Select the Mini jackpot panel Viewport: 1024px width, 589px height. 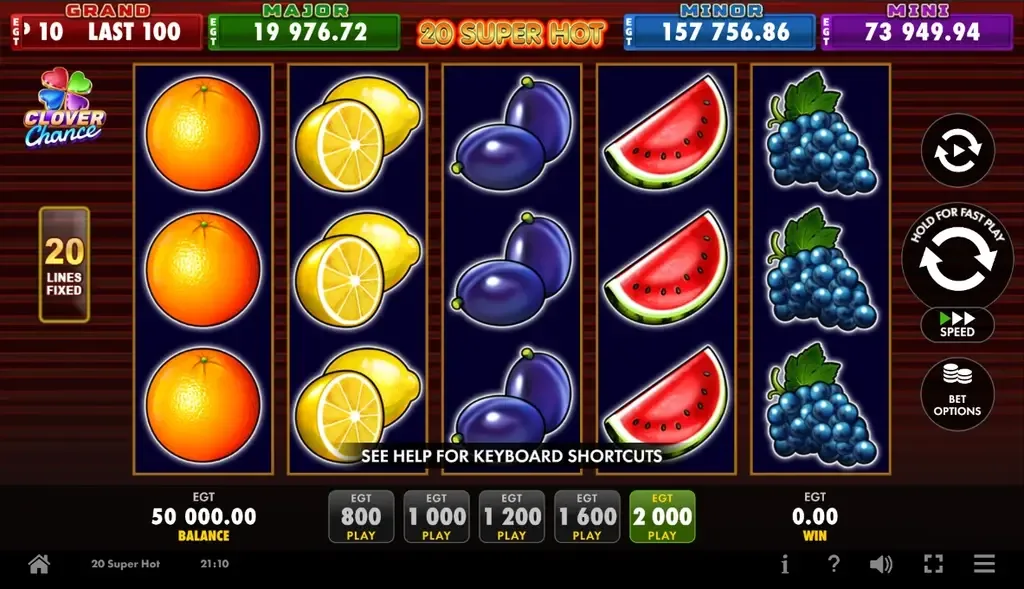pyautogui.click(x=917, y=30)
